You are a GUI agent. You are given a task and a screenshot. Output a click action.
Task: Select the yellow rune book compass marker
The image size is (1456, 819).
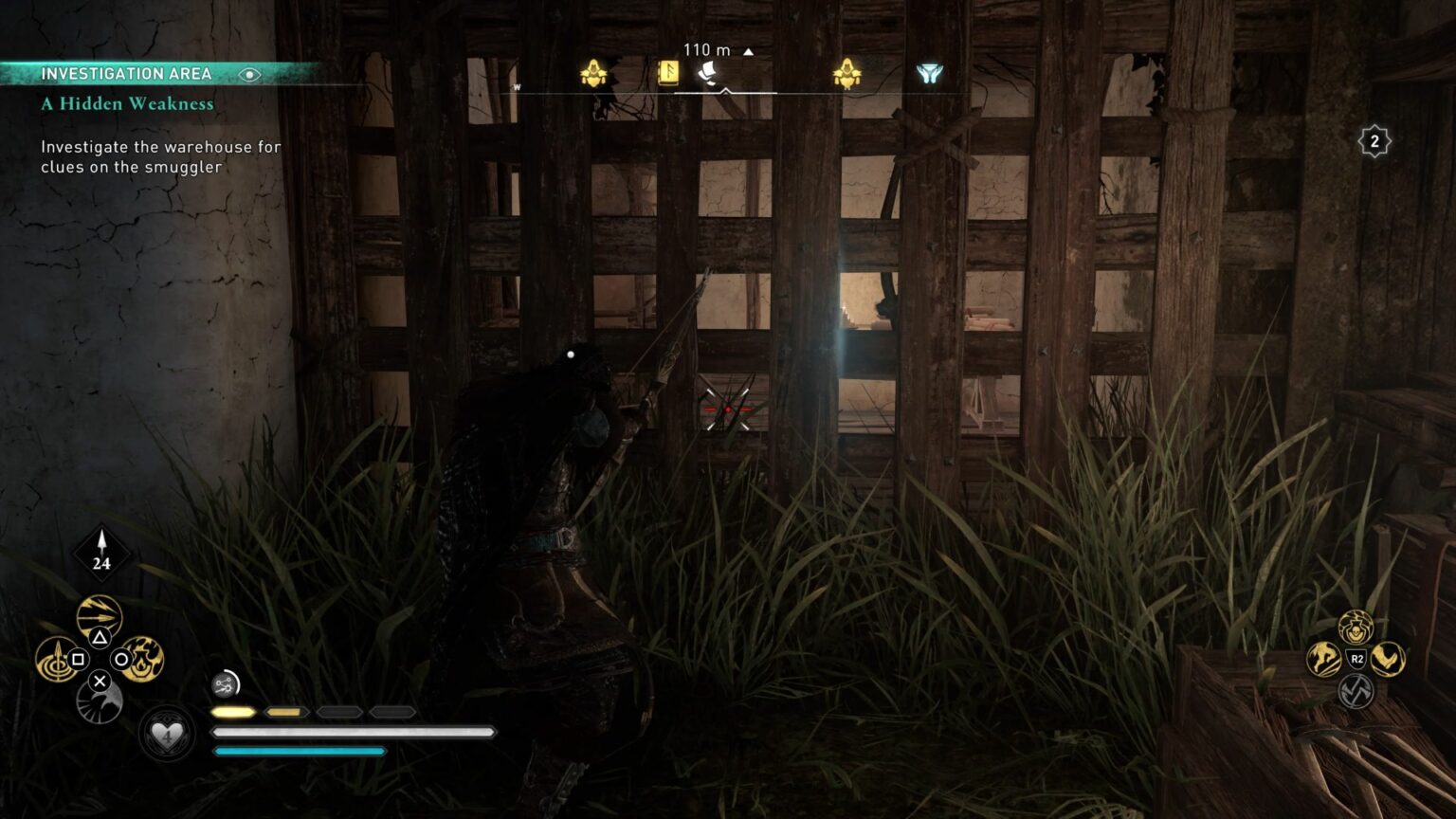tap(668, 74)
